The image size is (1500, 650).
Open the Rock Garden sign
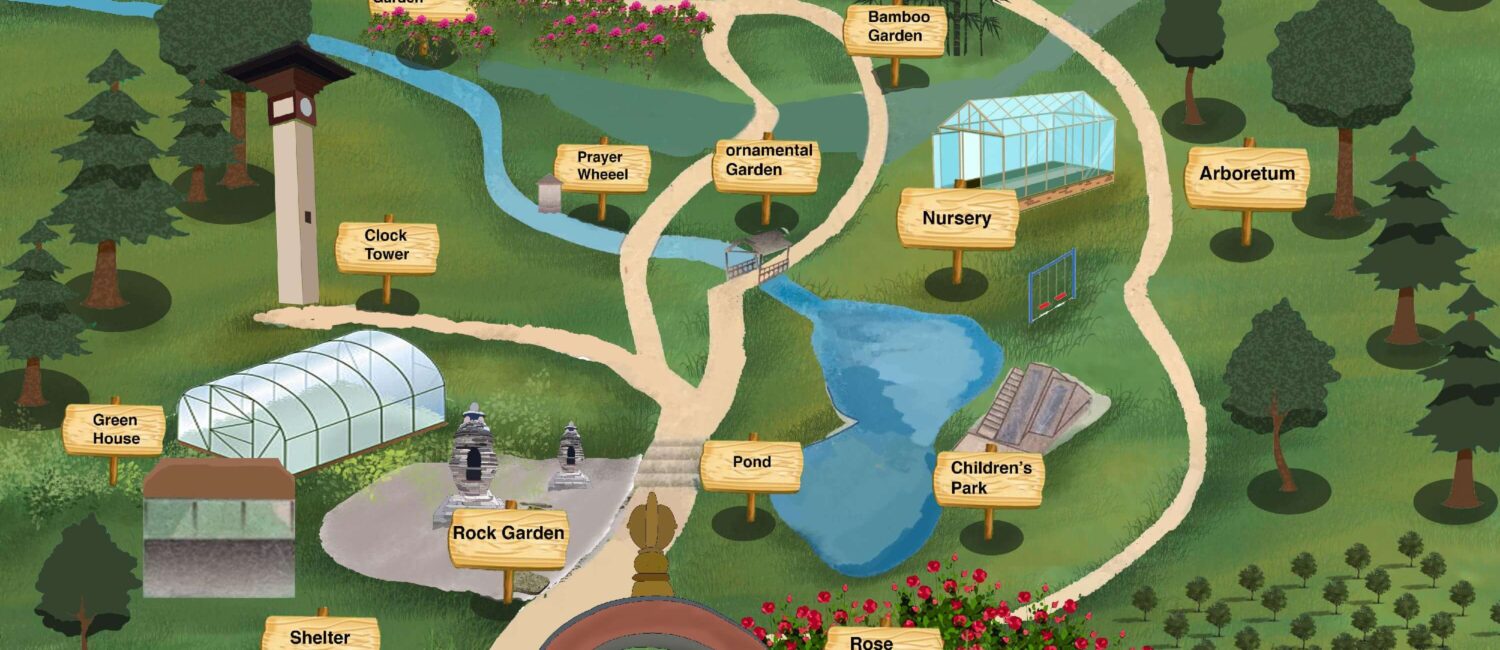pyautogui.click(x=508, y=534)
